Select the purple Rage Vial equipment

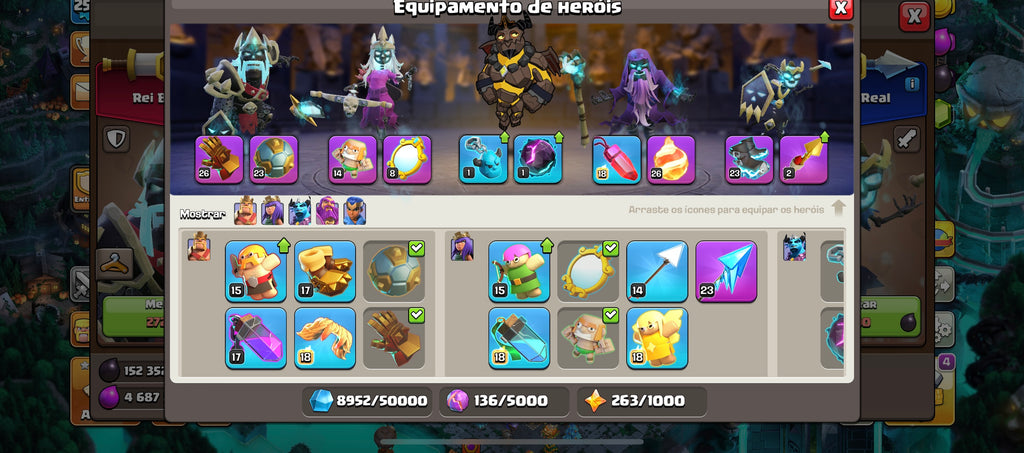coord(255,338)
